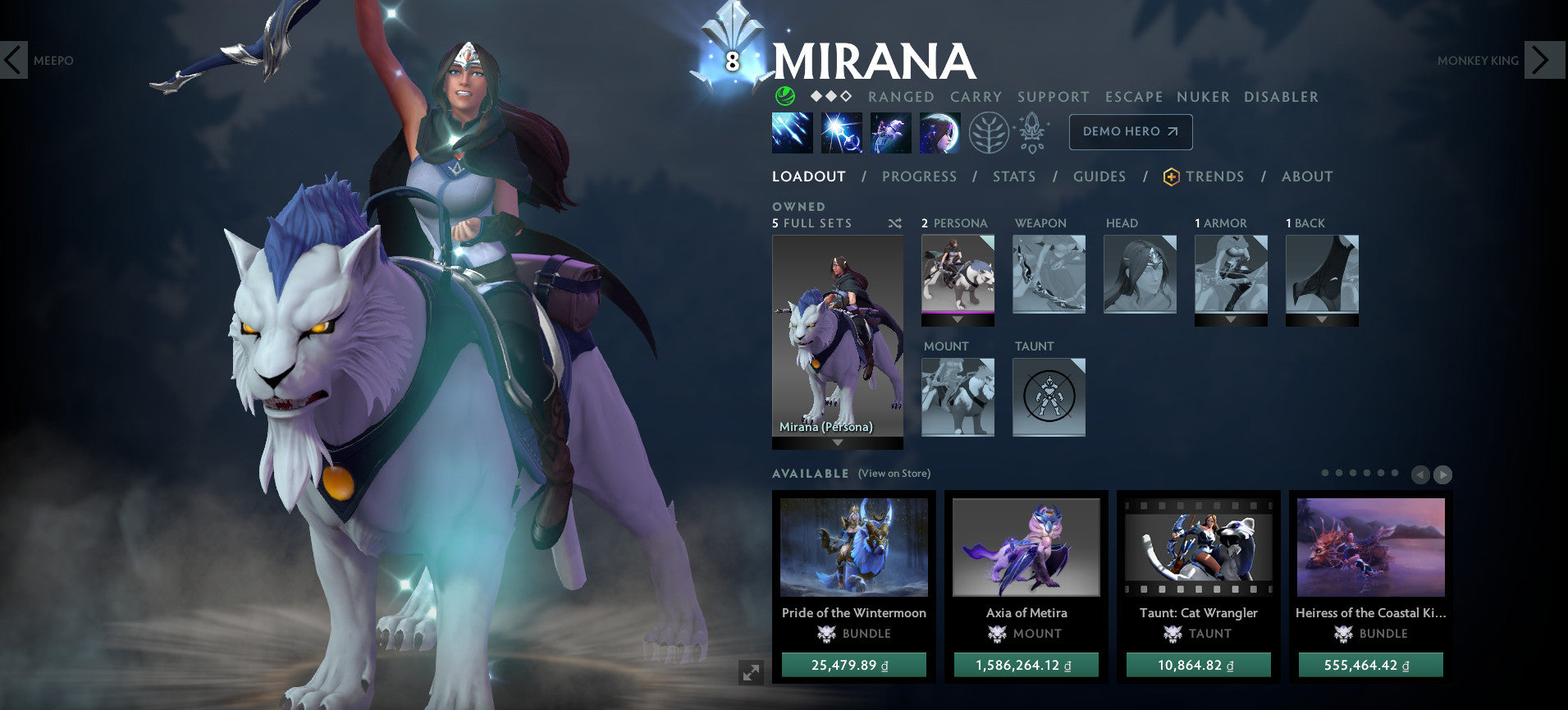Screen dimensions: 1568x710
Task: Switch to the Stats tab
Action: click(1014, 176)
